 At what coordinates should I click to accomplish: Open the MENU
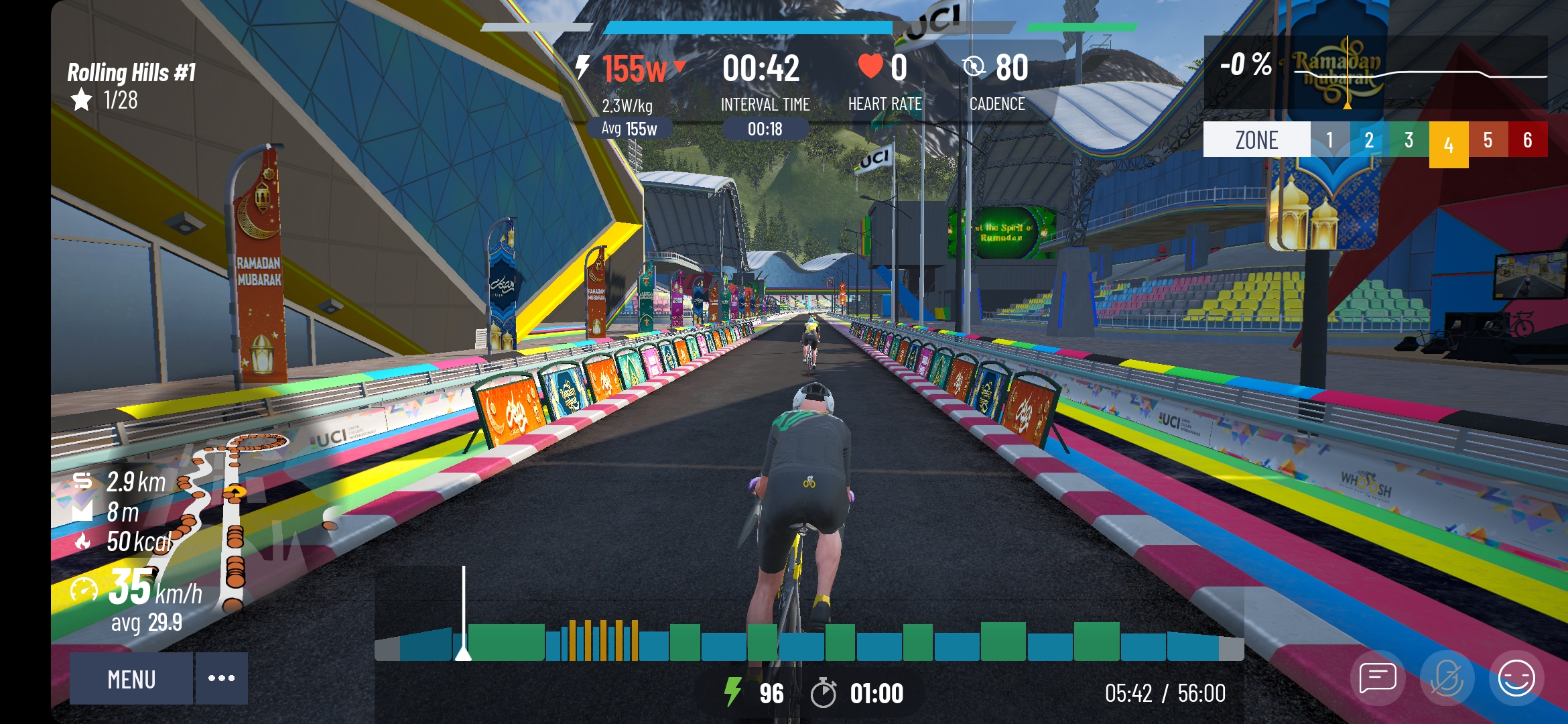(x=131, y=678)
